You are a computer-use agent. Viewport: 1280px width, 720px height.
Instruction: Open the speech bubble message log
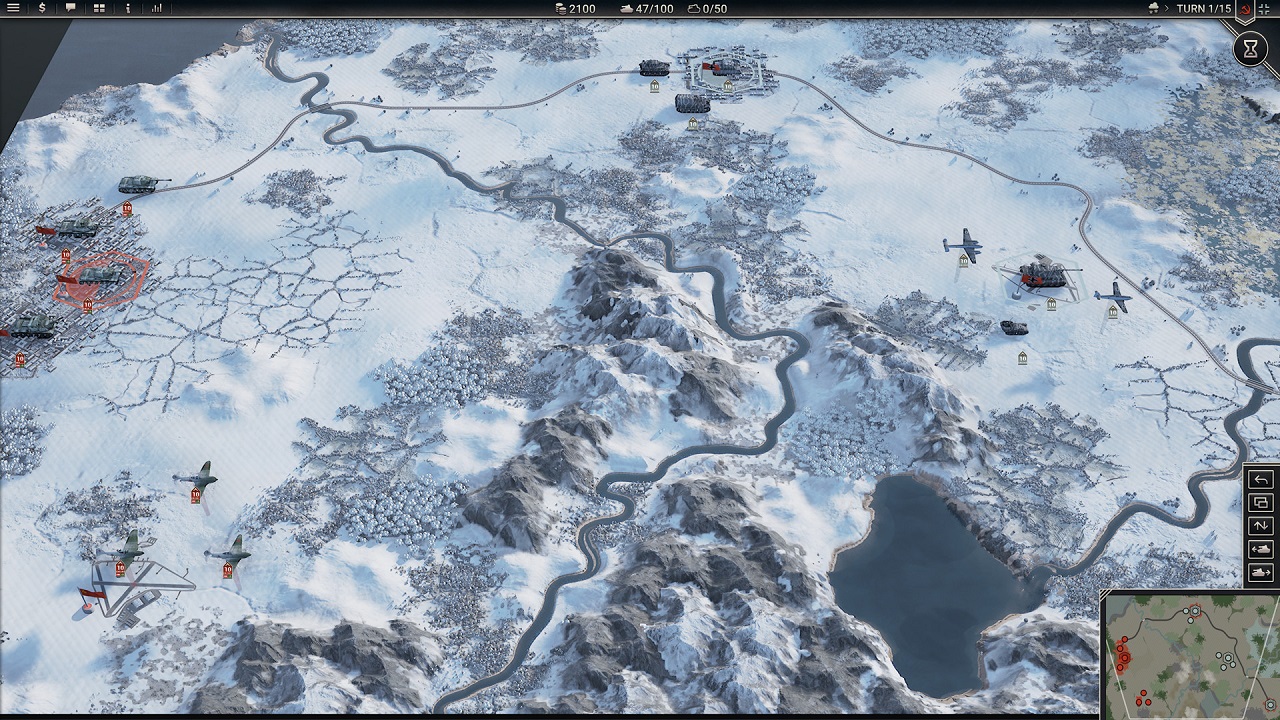coord(70,8)
